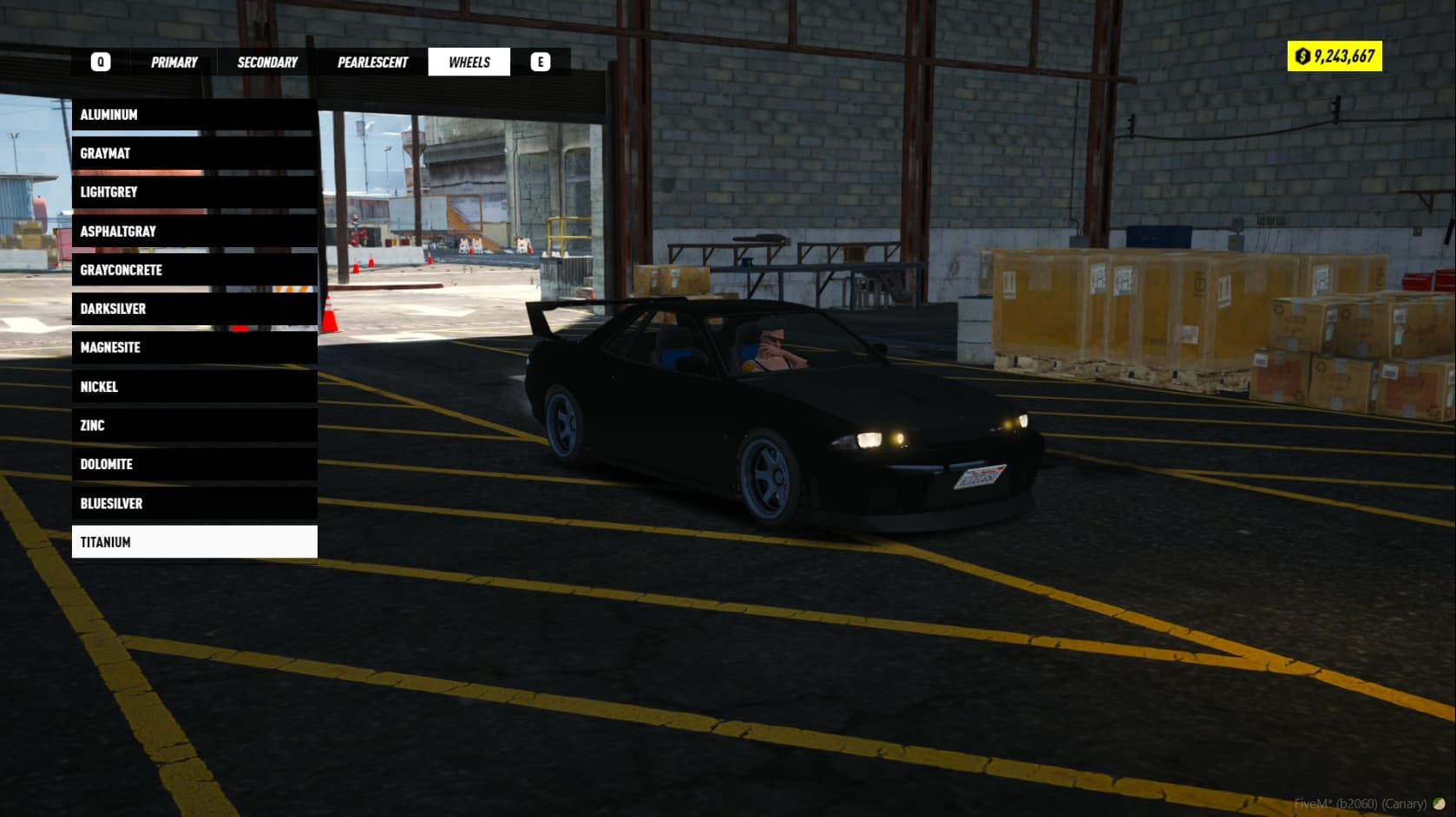The image size is (1456, 817).
Task: Select the MAGNESITE wheel color
Action: pyautogui.click(x=194, y=347)
